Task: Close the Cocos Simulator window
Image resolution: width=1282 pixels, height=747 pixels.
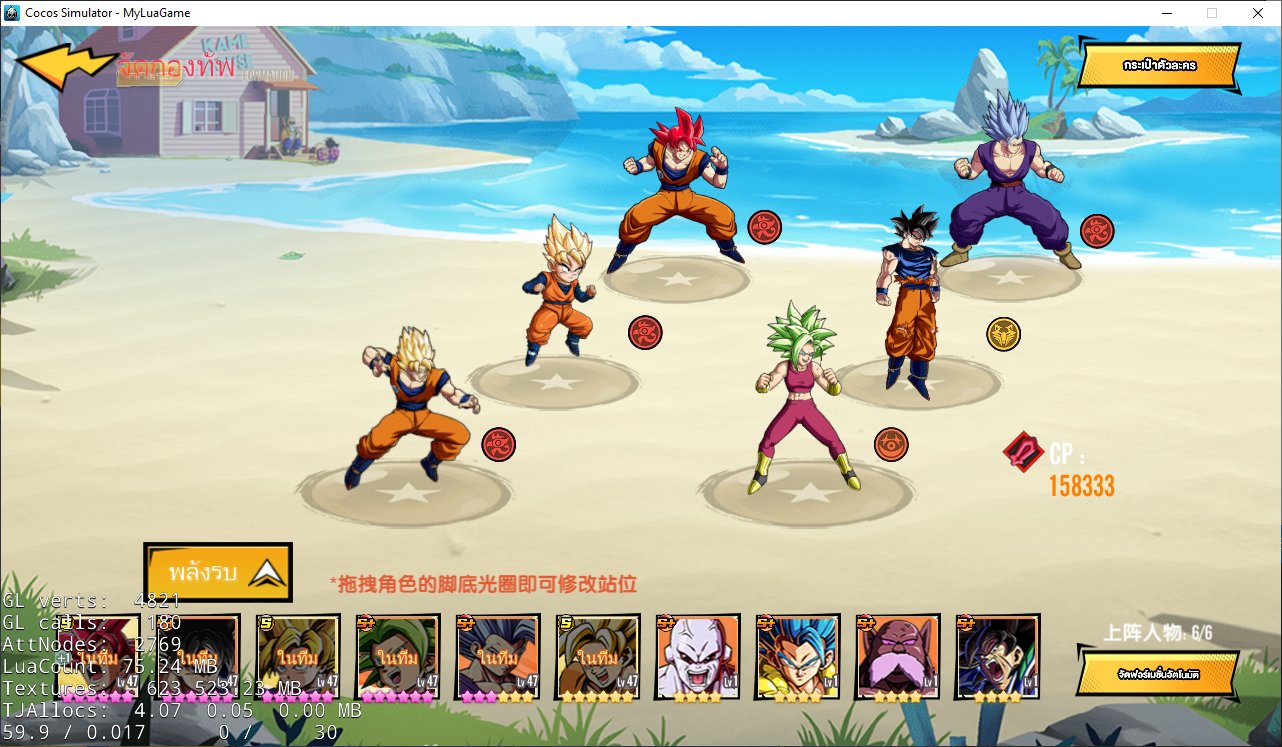Action: point(1257,13)
